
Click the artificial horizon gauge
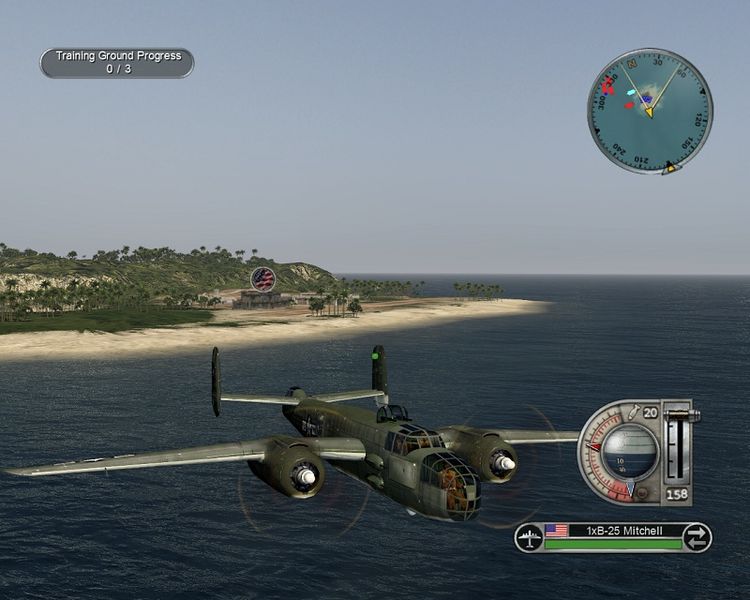632,450
